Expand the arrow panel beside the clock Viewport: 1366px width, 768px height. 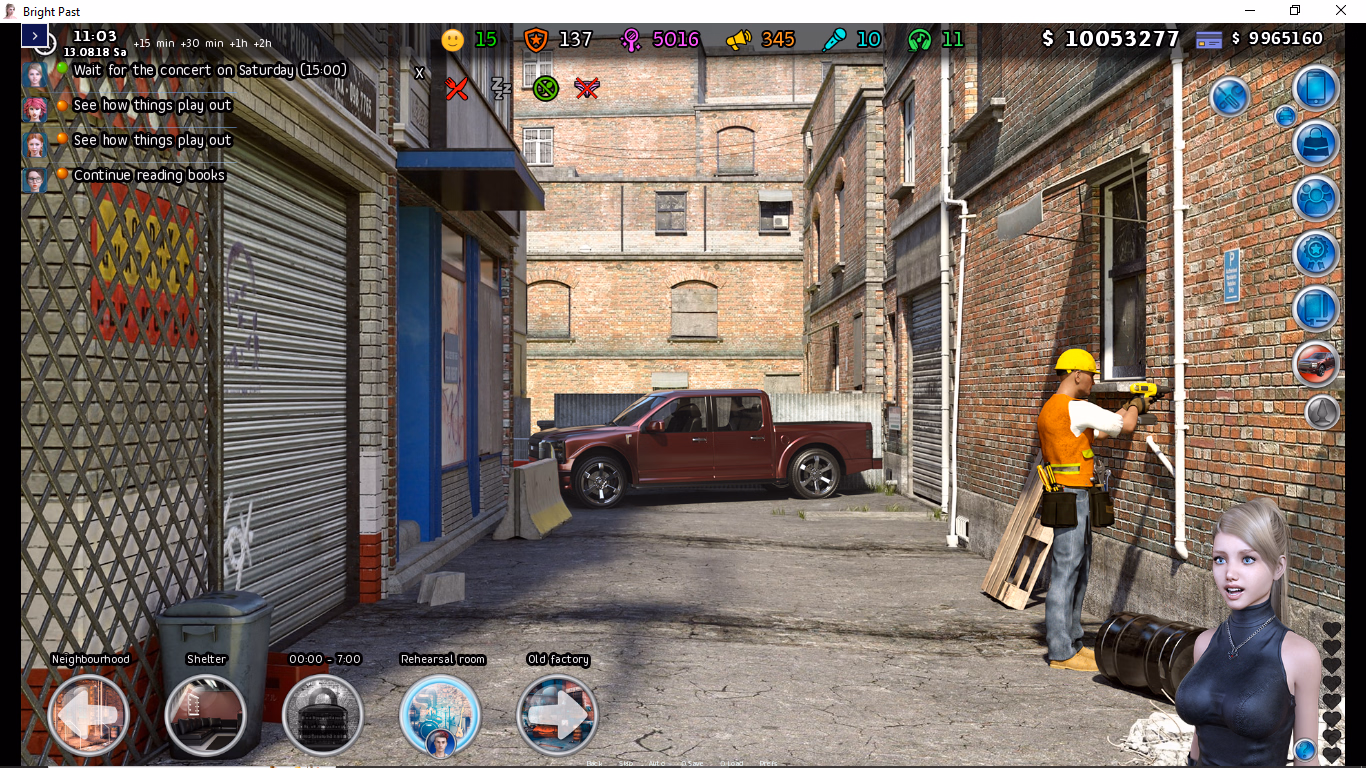[35, 36]
